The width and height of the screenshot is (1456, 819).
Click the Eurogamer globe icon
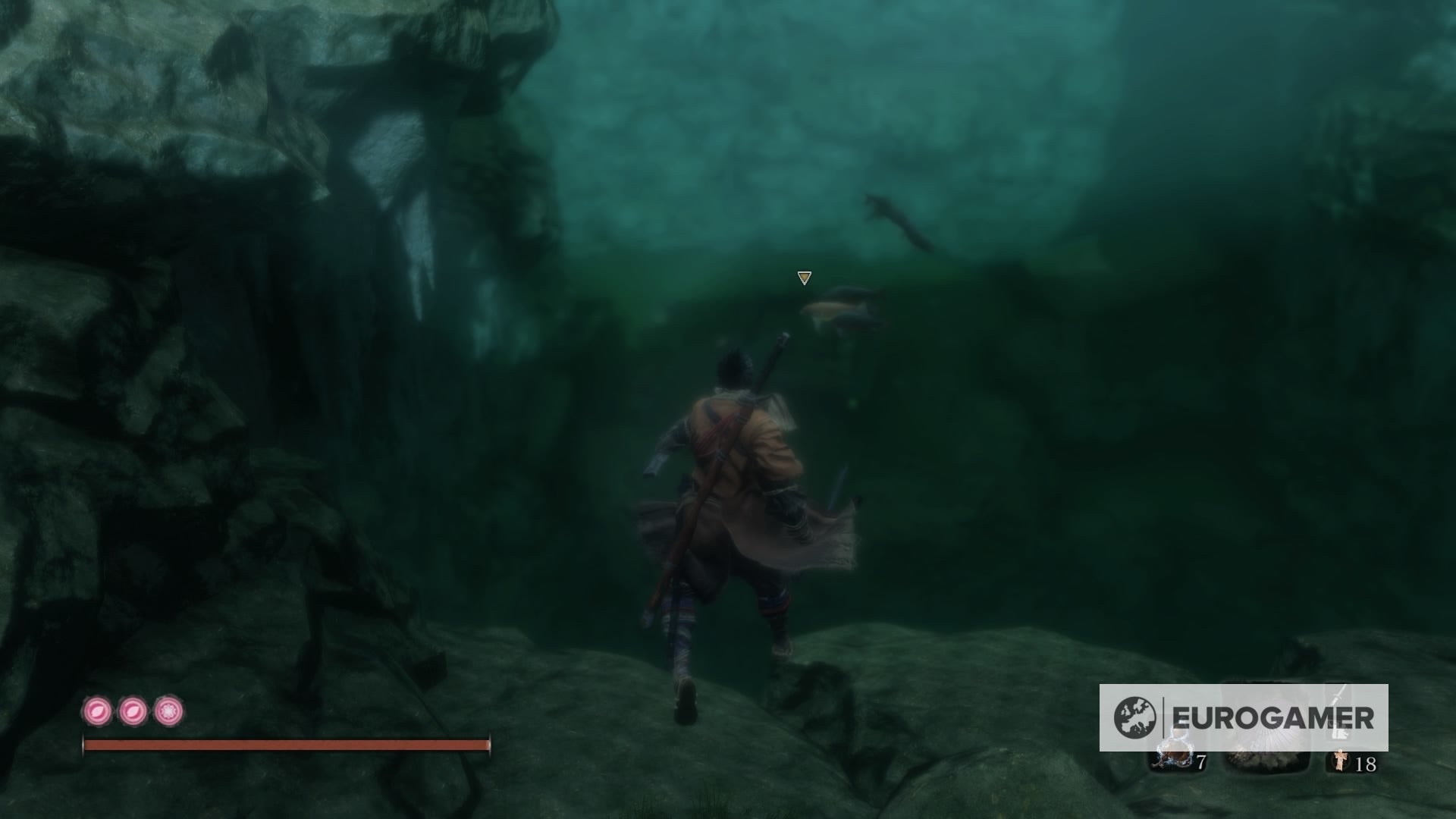pos(1134,717)
